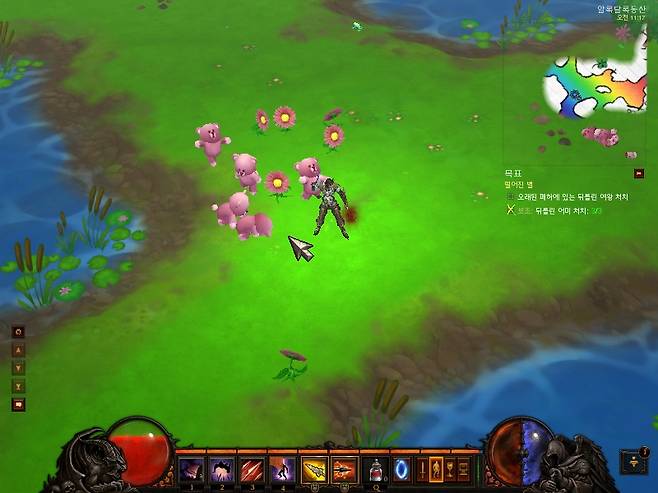Open the chat speech bubble button
The image size is (658, 493).
click(18, 405)
